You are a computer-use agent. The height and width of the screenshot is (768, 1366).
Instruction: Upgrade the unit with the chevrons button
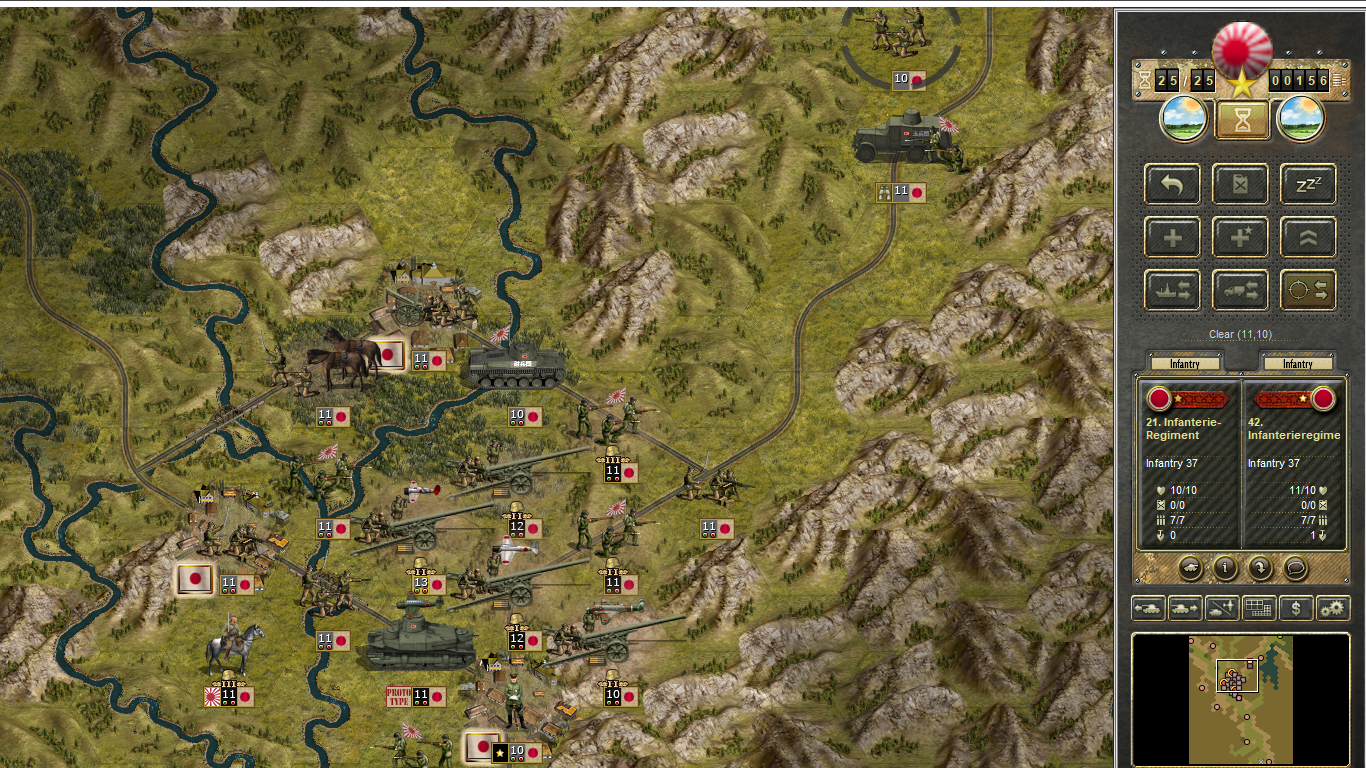1308,238
